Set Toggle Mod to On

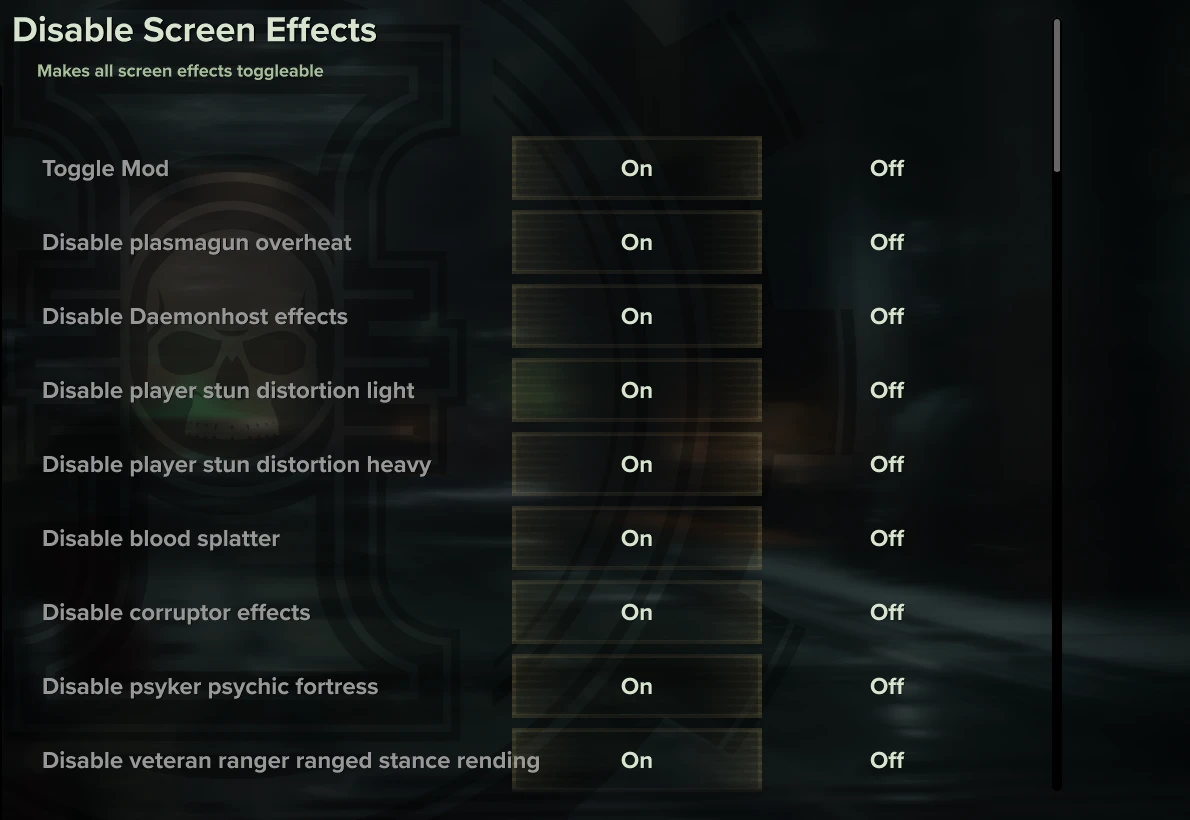pos(637,168)
